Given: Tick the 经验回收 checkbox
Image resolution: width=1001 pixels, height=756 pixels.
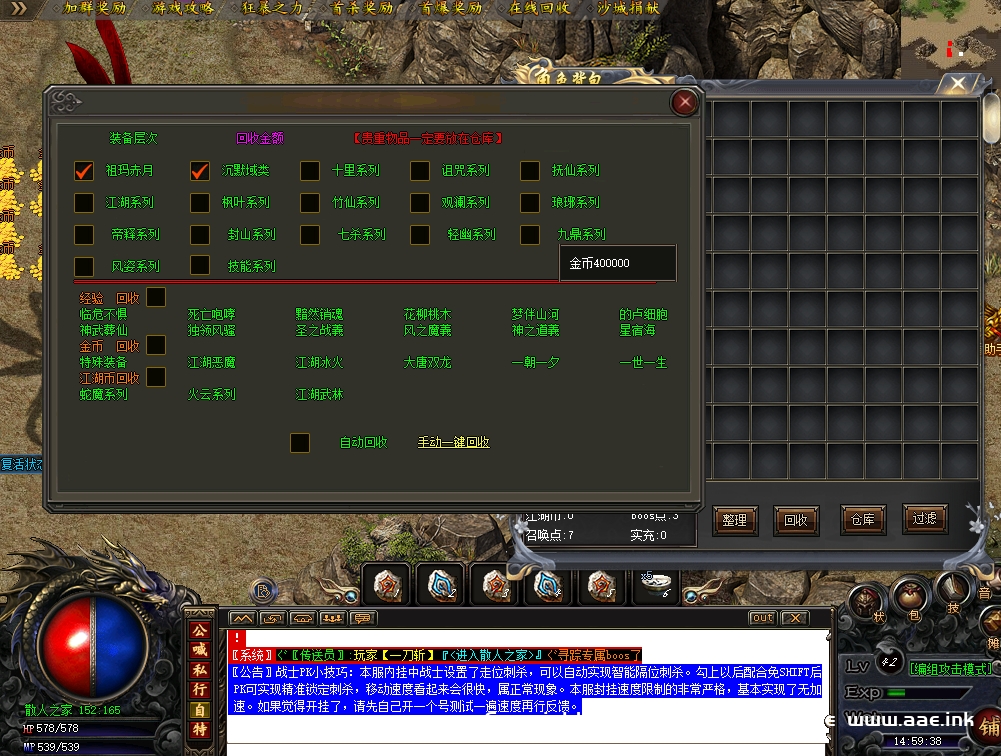Looking at the screenshot, I should coord(156,297).
